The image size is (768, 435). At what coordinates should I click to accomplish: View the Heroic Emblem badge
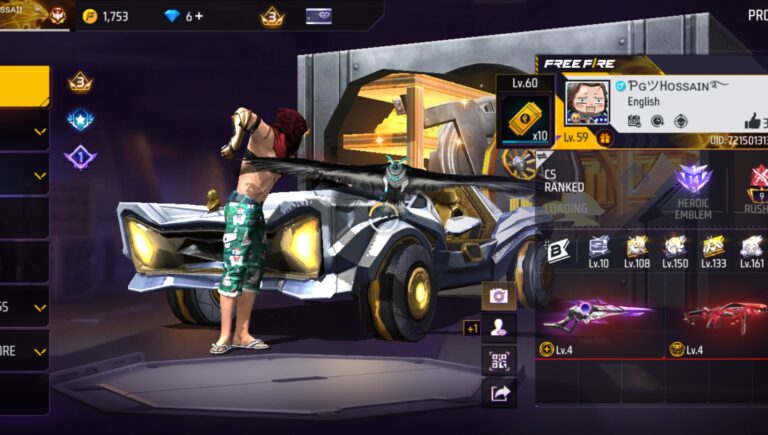click(x=693, y=187)
